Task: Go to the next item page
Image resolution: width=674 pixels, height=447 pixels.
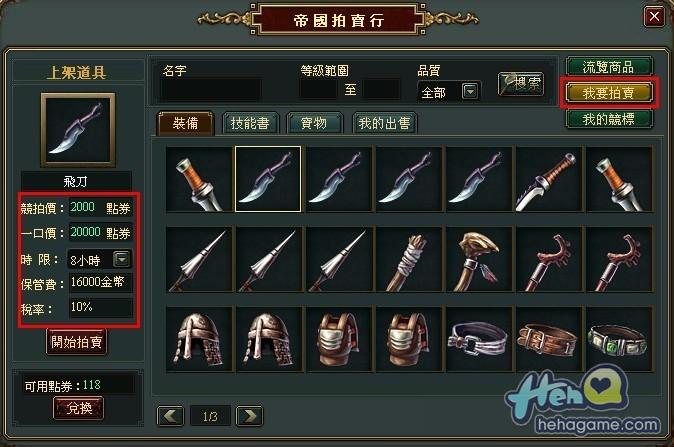Action: (x=249, y=415)
